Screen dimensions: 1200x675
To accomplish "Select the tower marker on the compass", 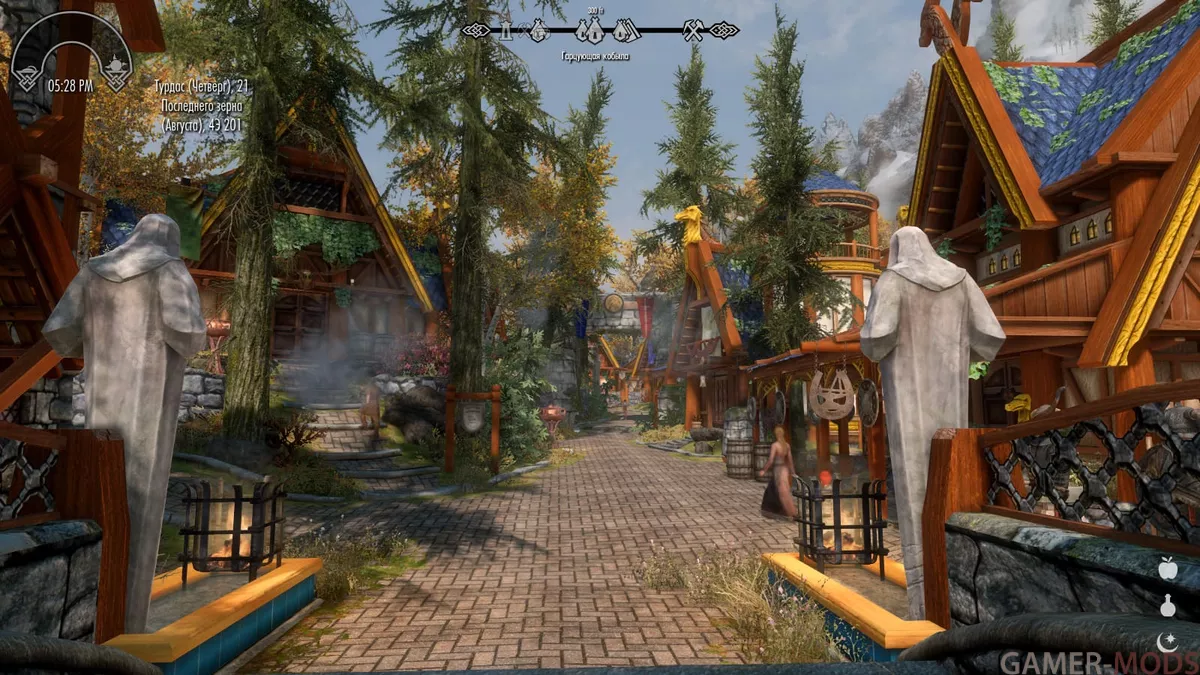I will tap(506, 31).
